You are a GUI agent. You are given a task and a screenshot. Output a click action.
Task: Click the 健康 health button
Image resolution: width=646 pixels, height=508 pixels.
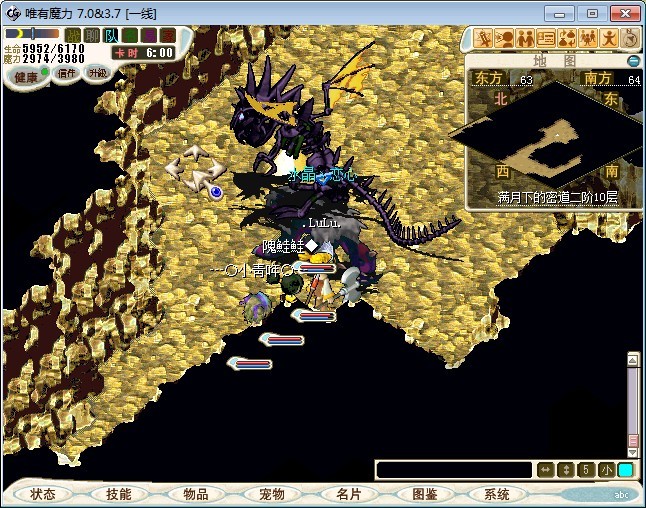pos(27,77)
